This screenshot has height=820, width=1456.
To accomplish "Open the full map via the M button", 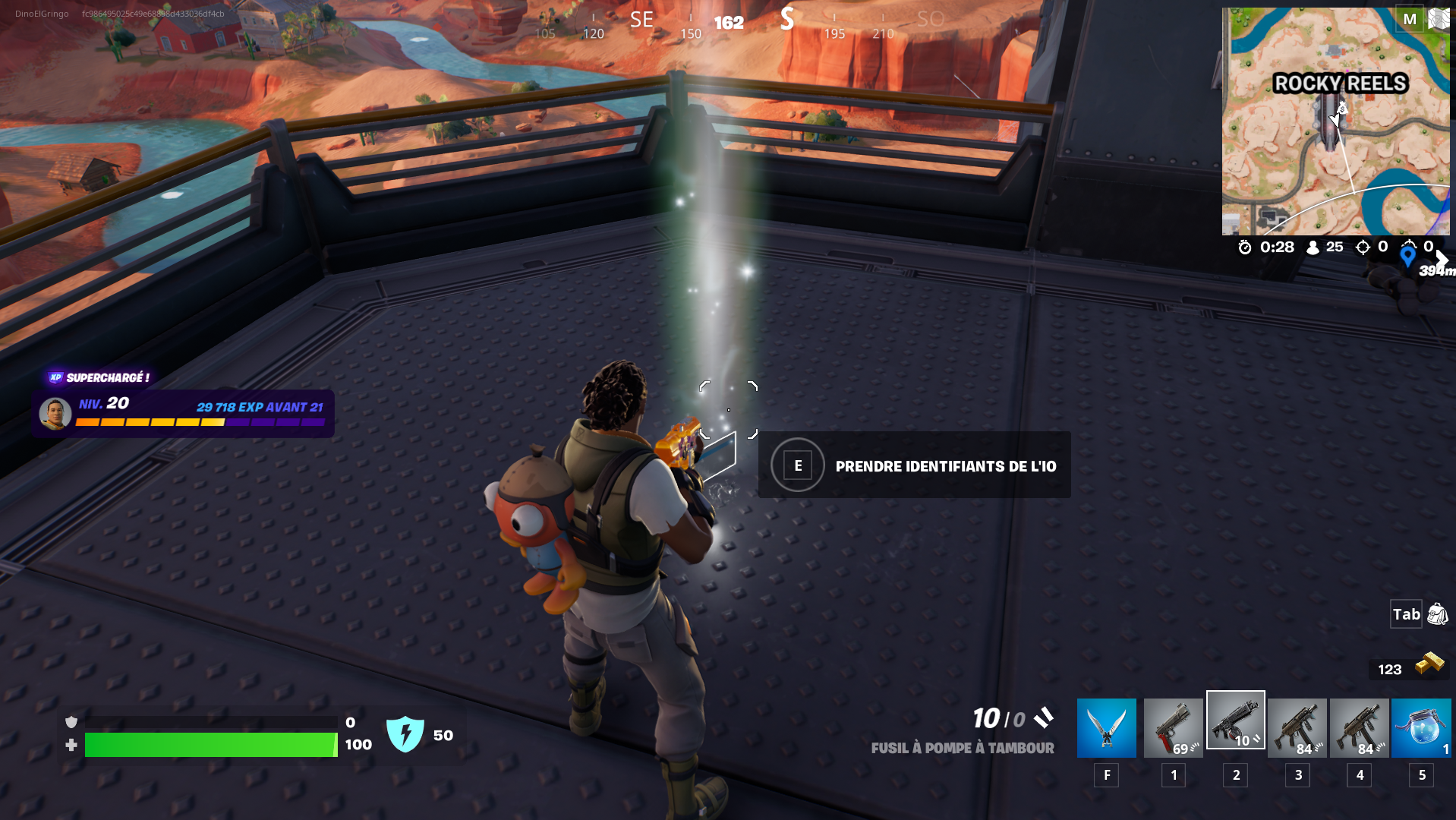I will click(x=1410, y=19).
